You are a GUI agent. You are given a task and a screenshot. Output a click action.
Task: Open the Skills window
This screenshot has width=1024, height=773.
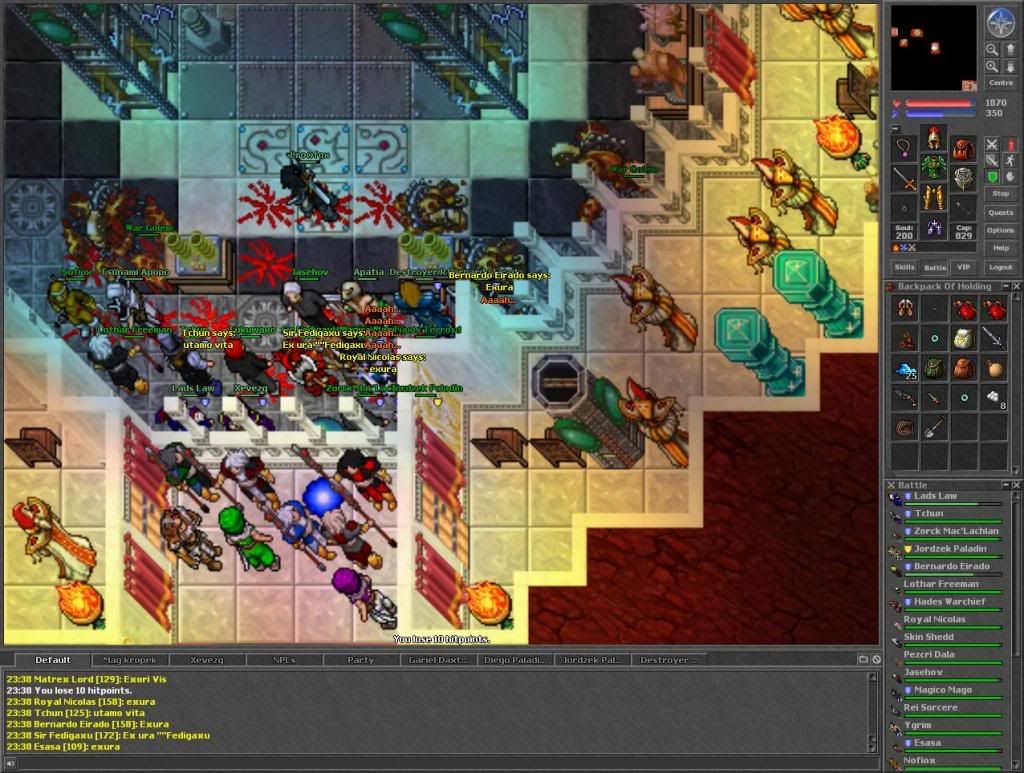pos(905,267)
